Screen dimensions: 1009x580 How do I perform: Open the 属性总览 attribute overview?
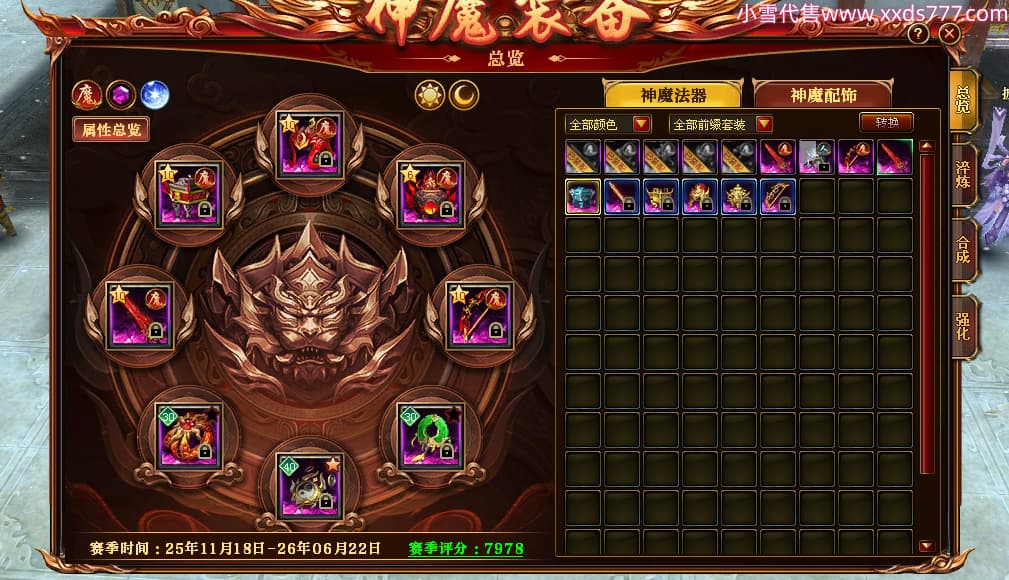pos(111,129)
